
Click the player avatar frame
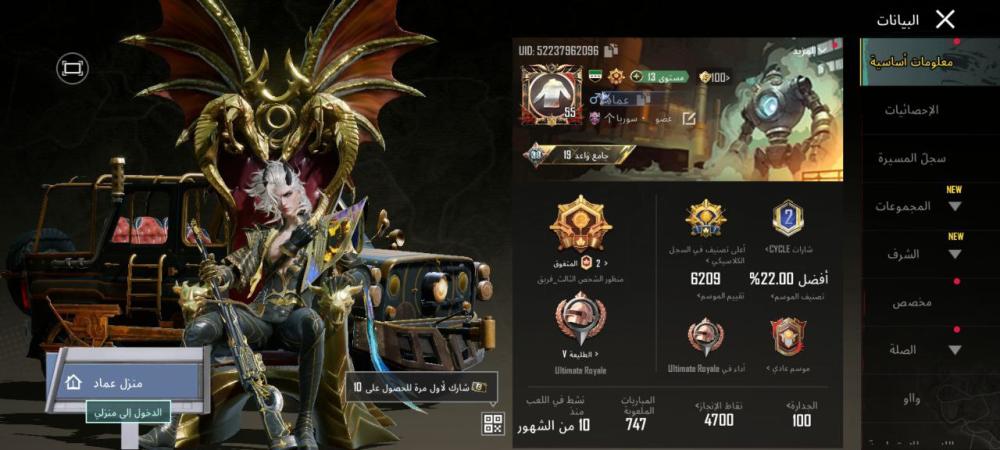tap(551, 96)
